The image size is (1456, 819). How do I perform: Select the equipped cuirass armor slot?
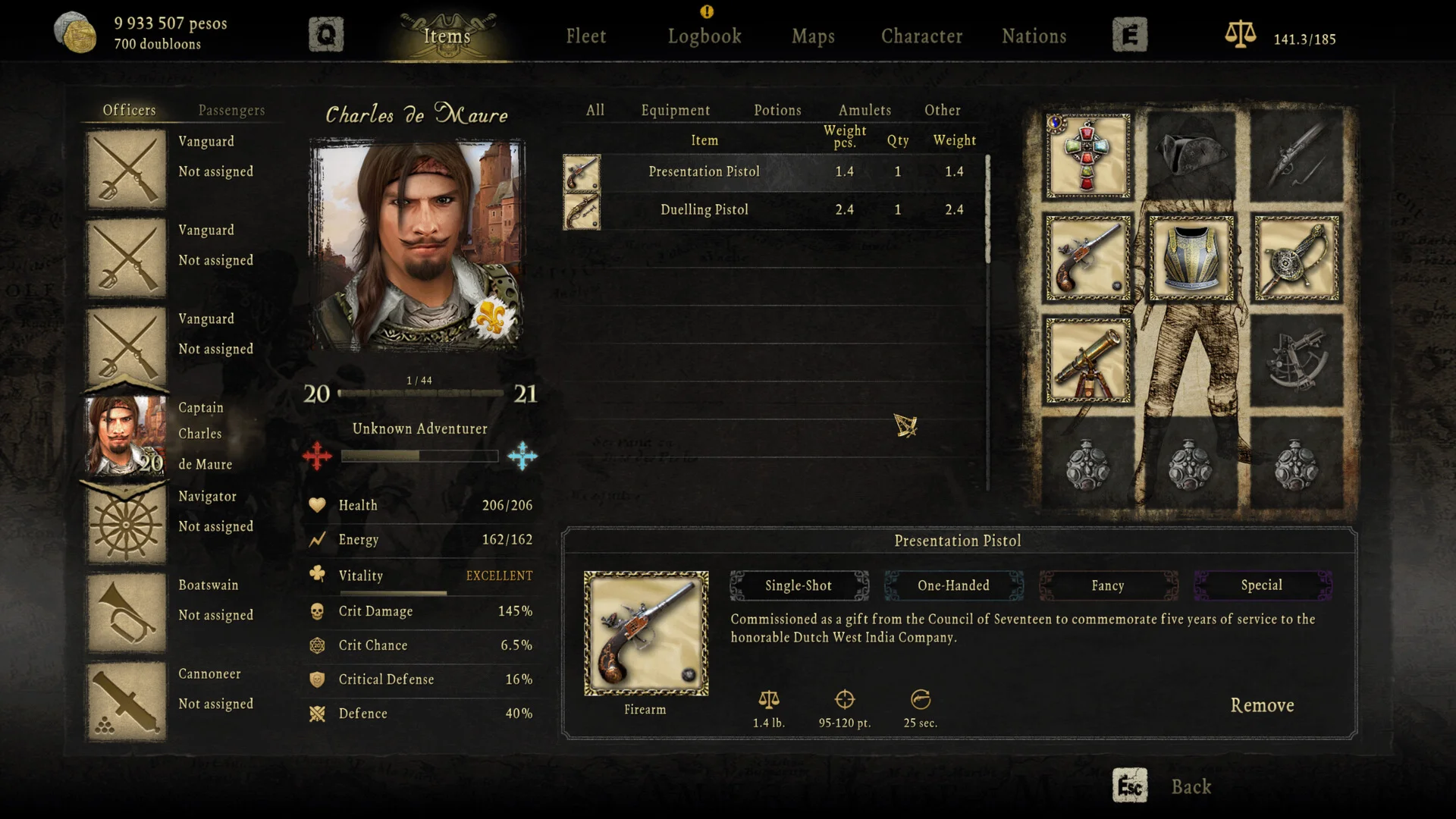point(1191,259)
